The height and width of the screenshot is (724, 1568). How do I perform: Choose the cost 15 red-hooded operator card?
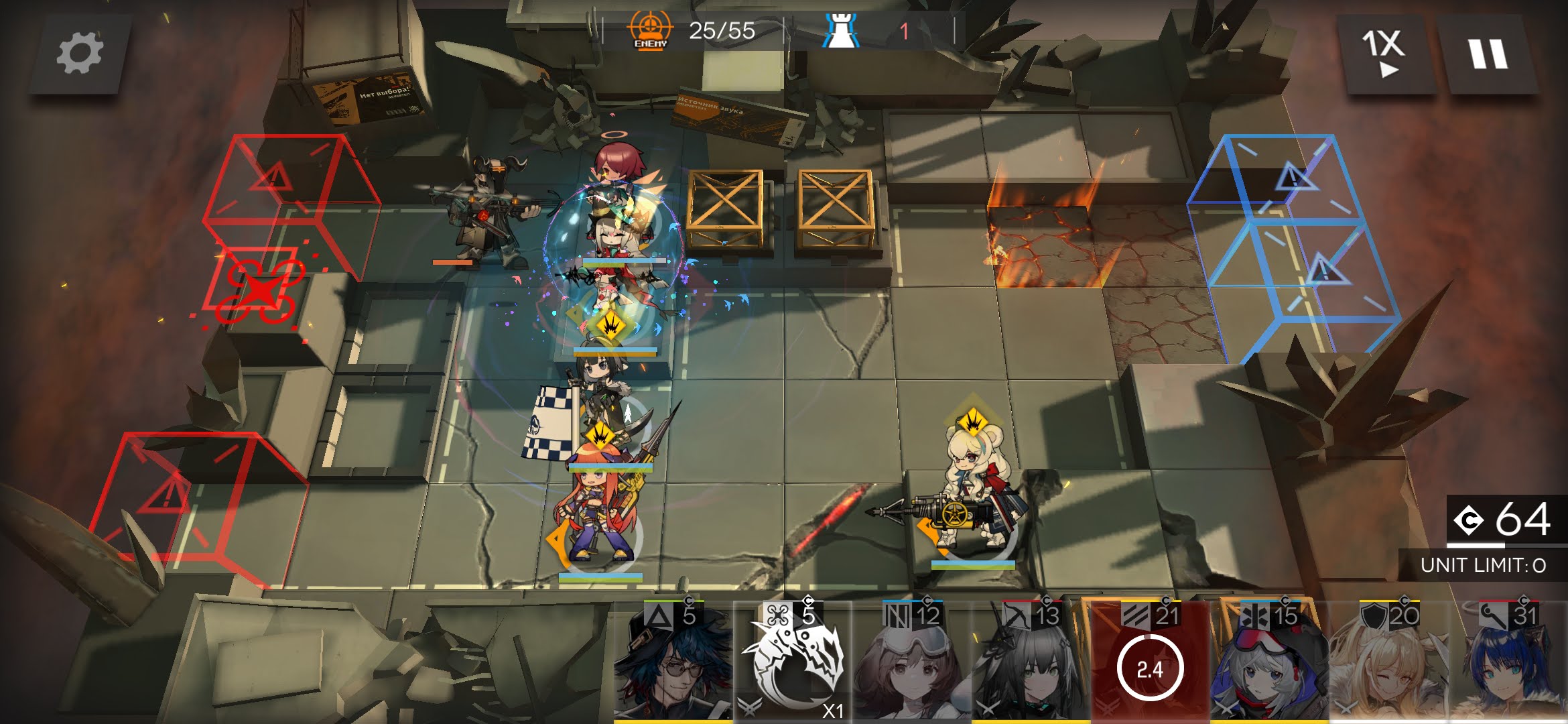pos(1269,662)
